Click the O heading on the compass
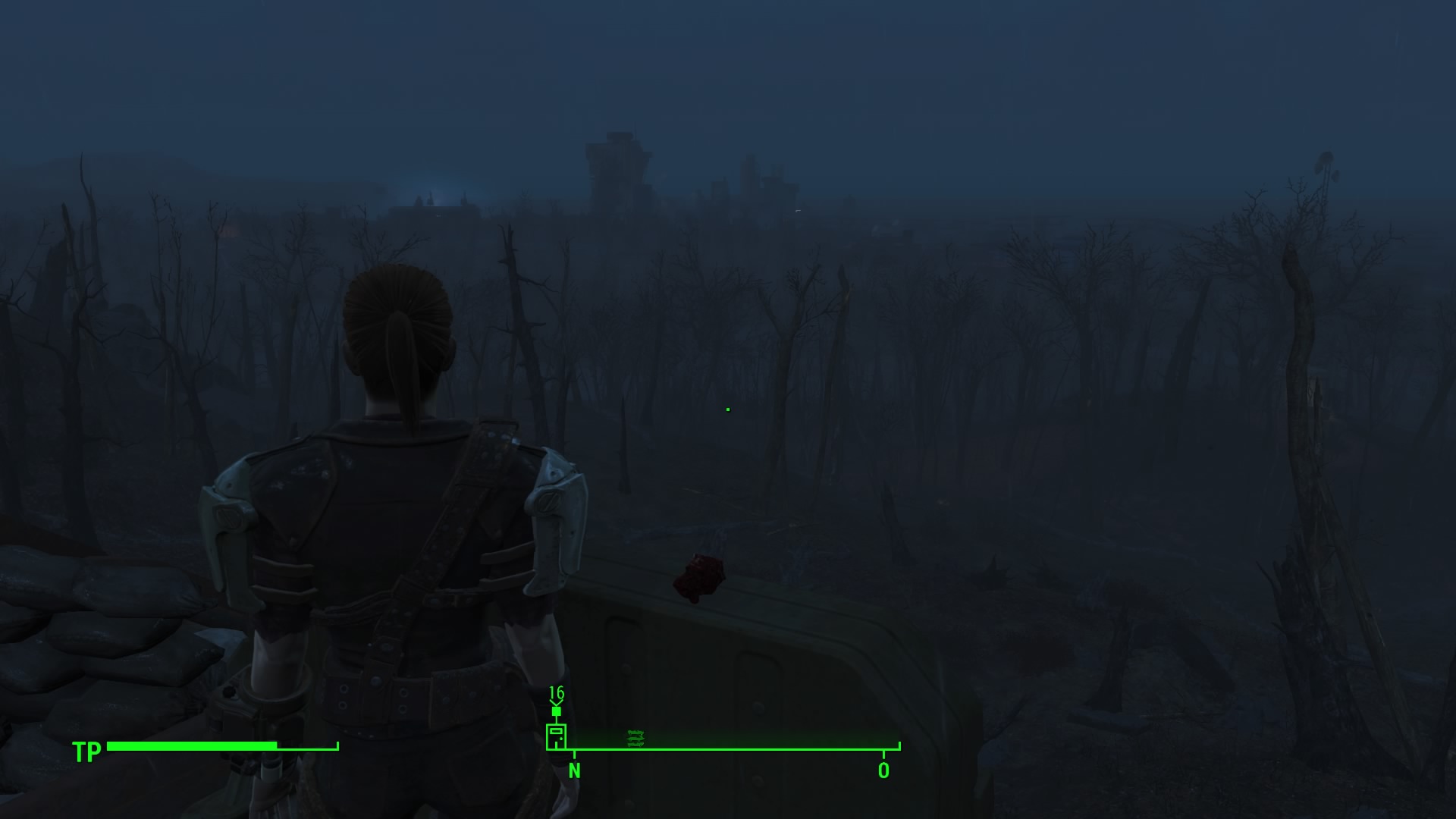1456x819 pixels. (883, 771)
